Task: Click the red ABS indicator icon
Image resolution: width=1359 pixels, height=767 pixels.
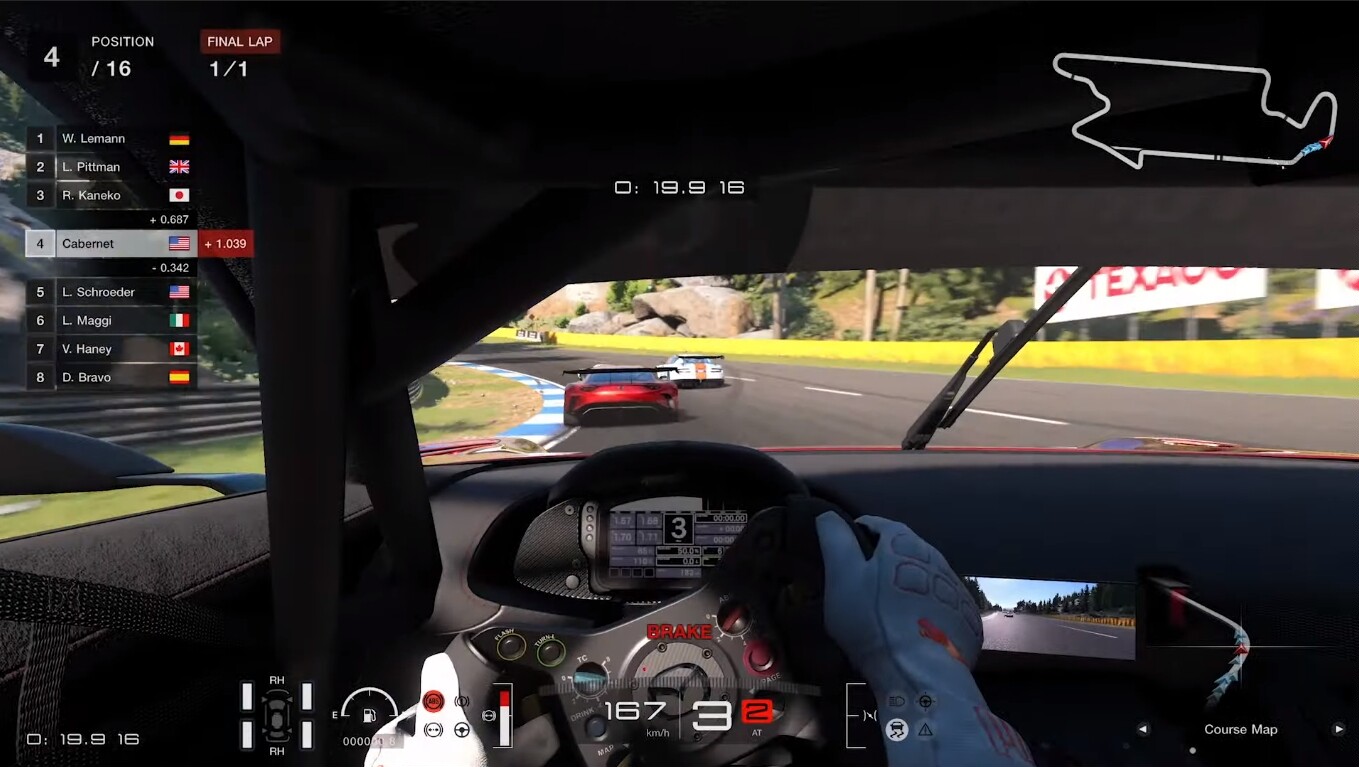Action: pyautogui.click(x=433, y=701)
